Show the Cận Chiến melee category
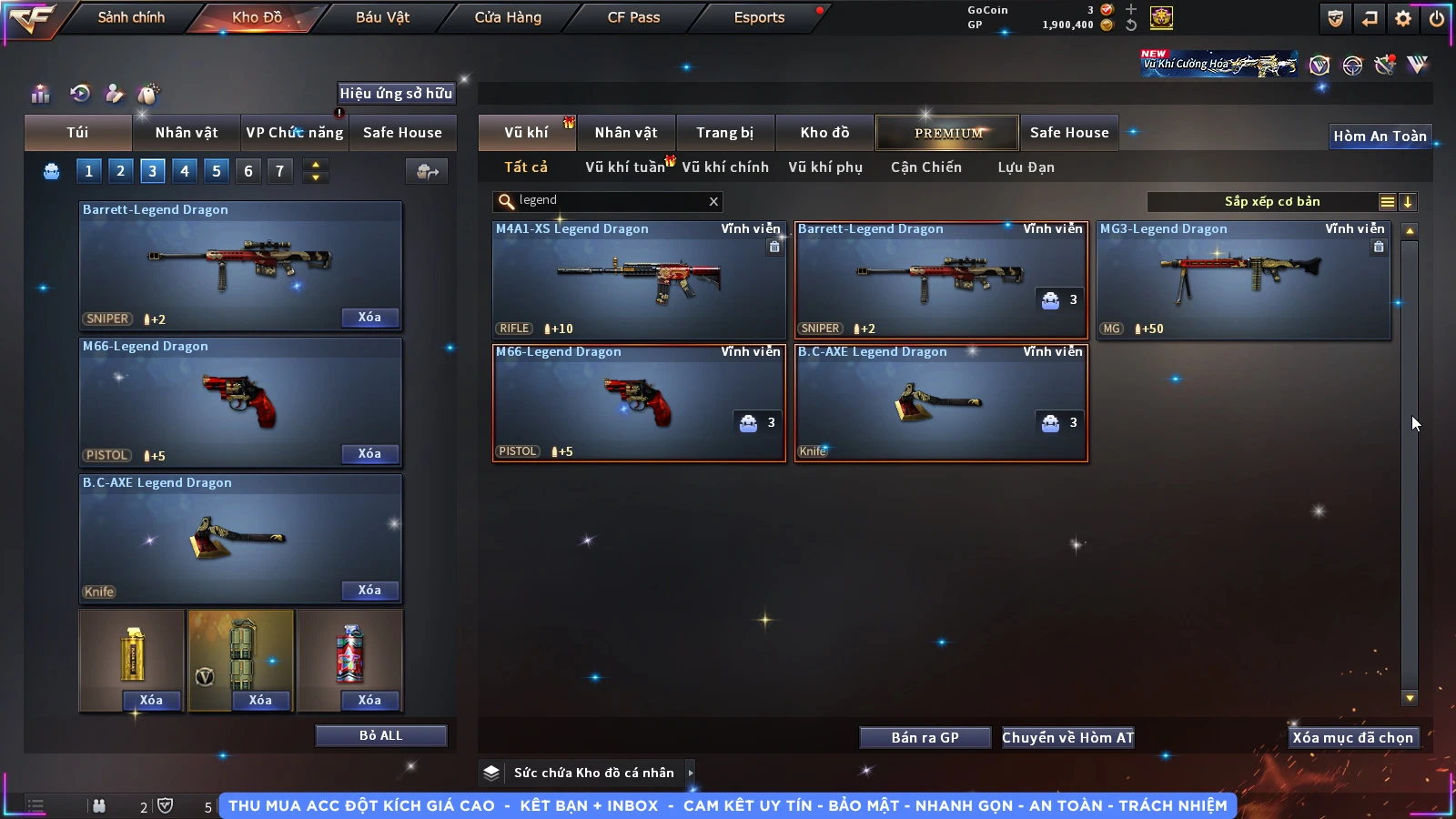The width and height of the screenshot is (1456, 819). pyautogui.click(x=925, y=167)
